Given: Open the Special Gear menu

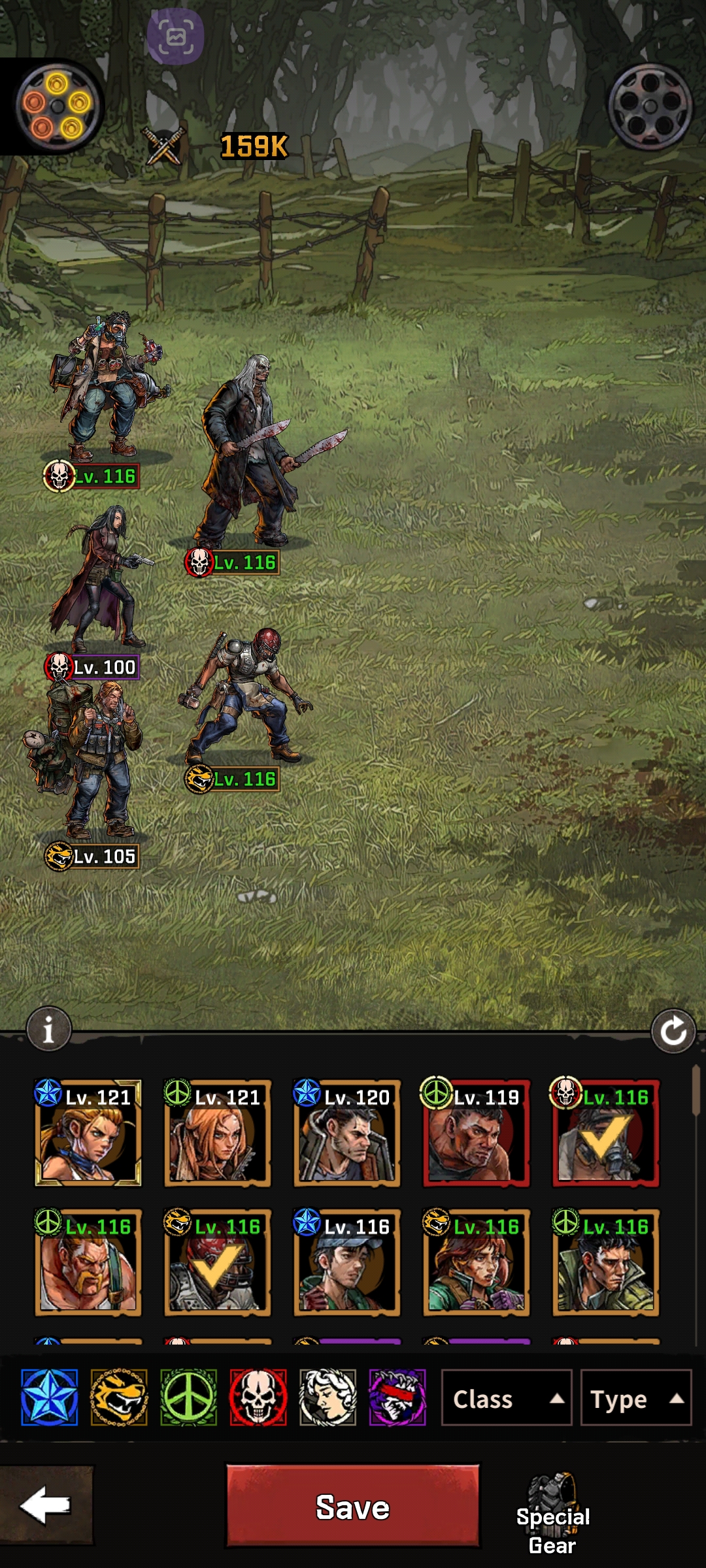Looking at the screenshot, I should [x=553, y=1514].
